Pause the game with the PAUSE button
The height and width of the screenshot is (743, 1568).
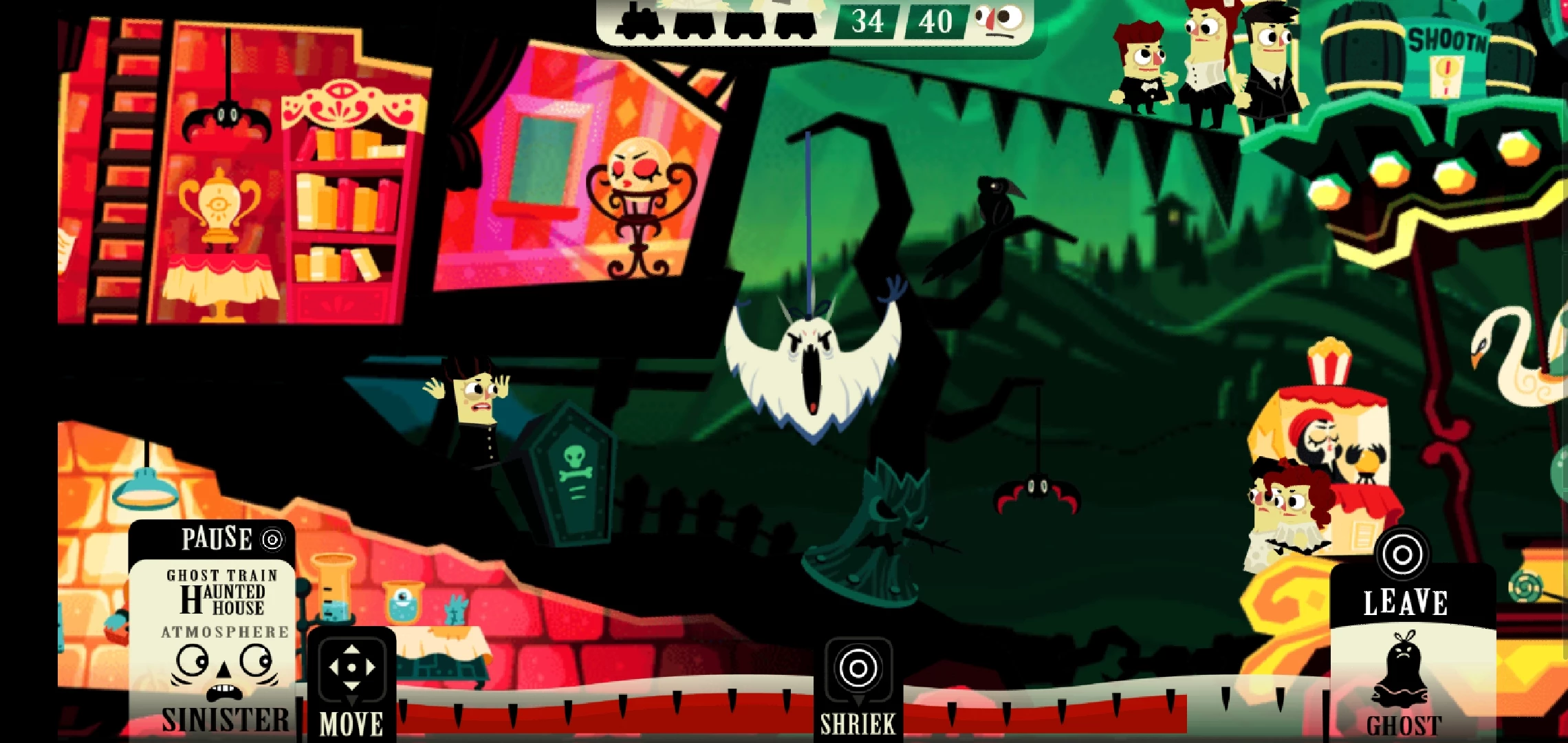pyautogui.click(x=231, y=539)
